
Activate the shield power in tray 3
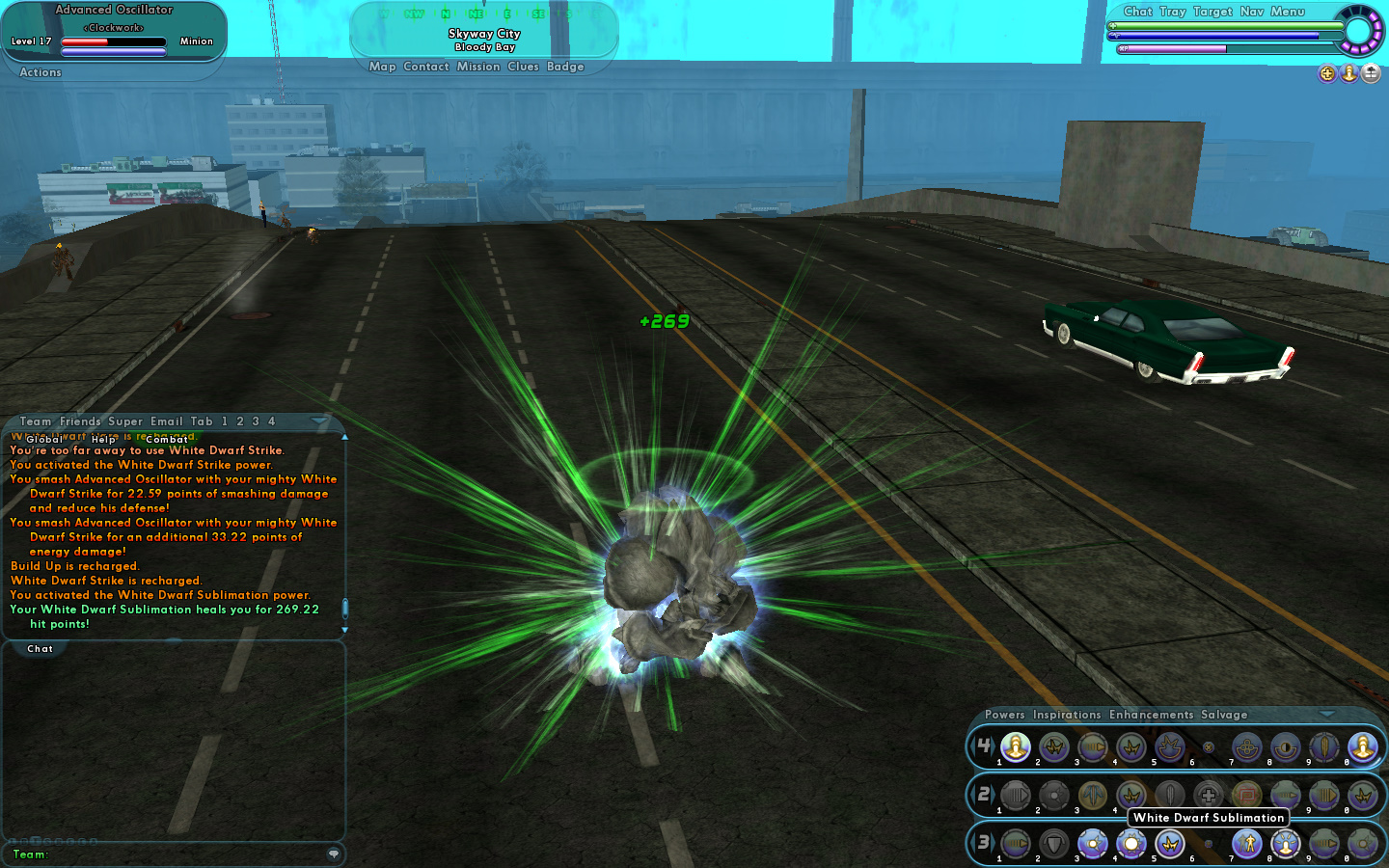point(1054,844)
